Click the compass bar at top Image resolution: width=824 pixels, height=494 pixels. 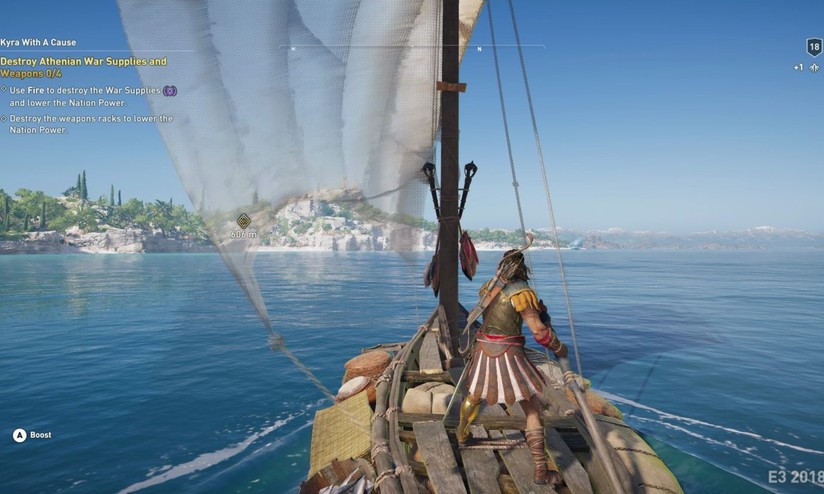412,47
